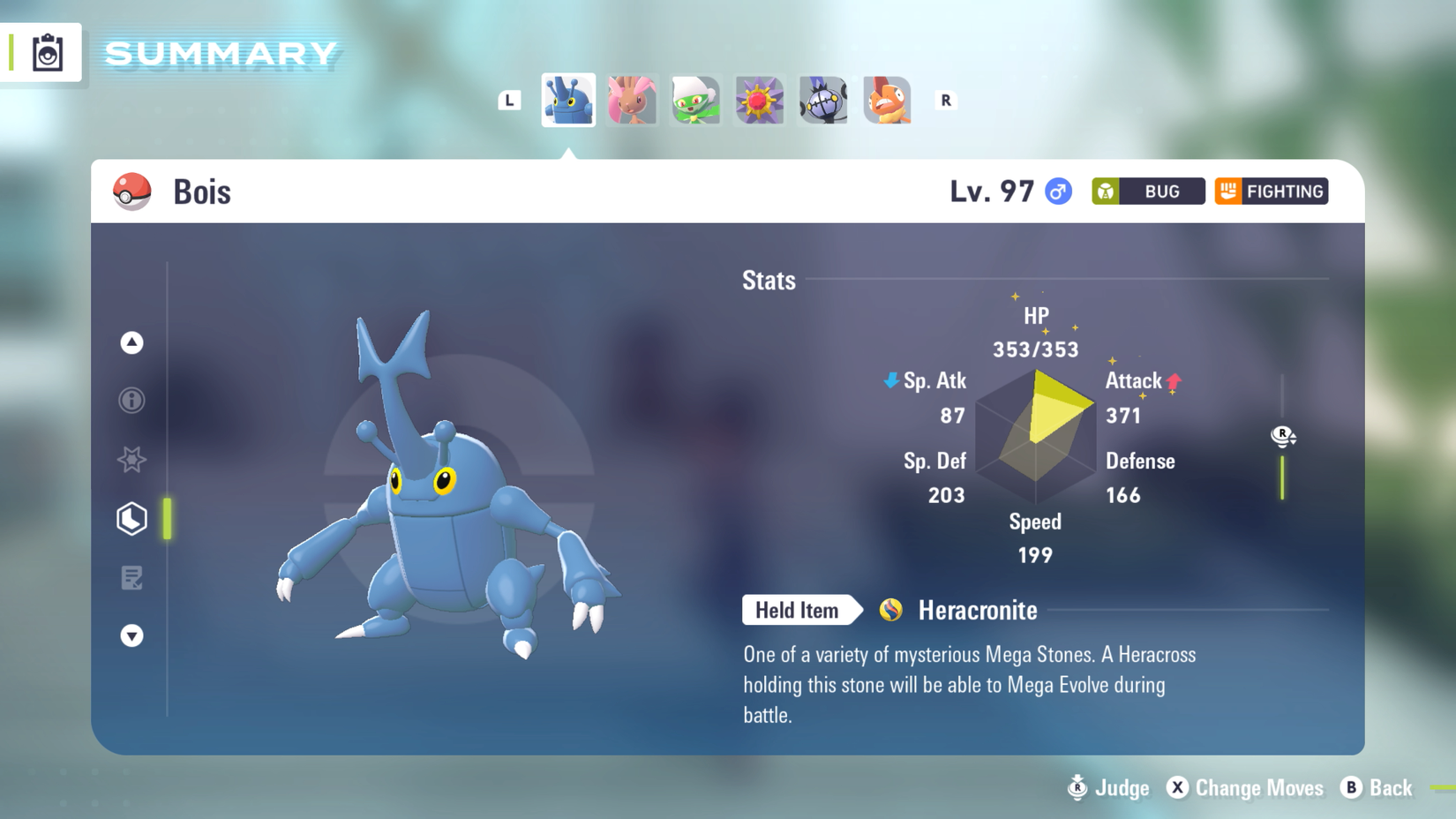
Task: Click the Heracronite Mega Stone icon
Action: [x=890, y=610]
